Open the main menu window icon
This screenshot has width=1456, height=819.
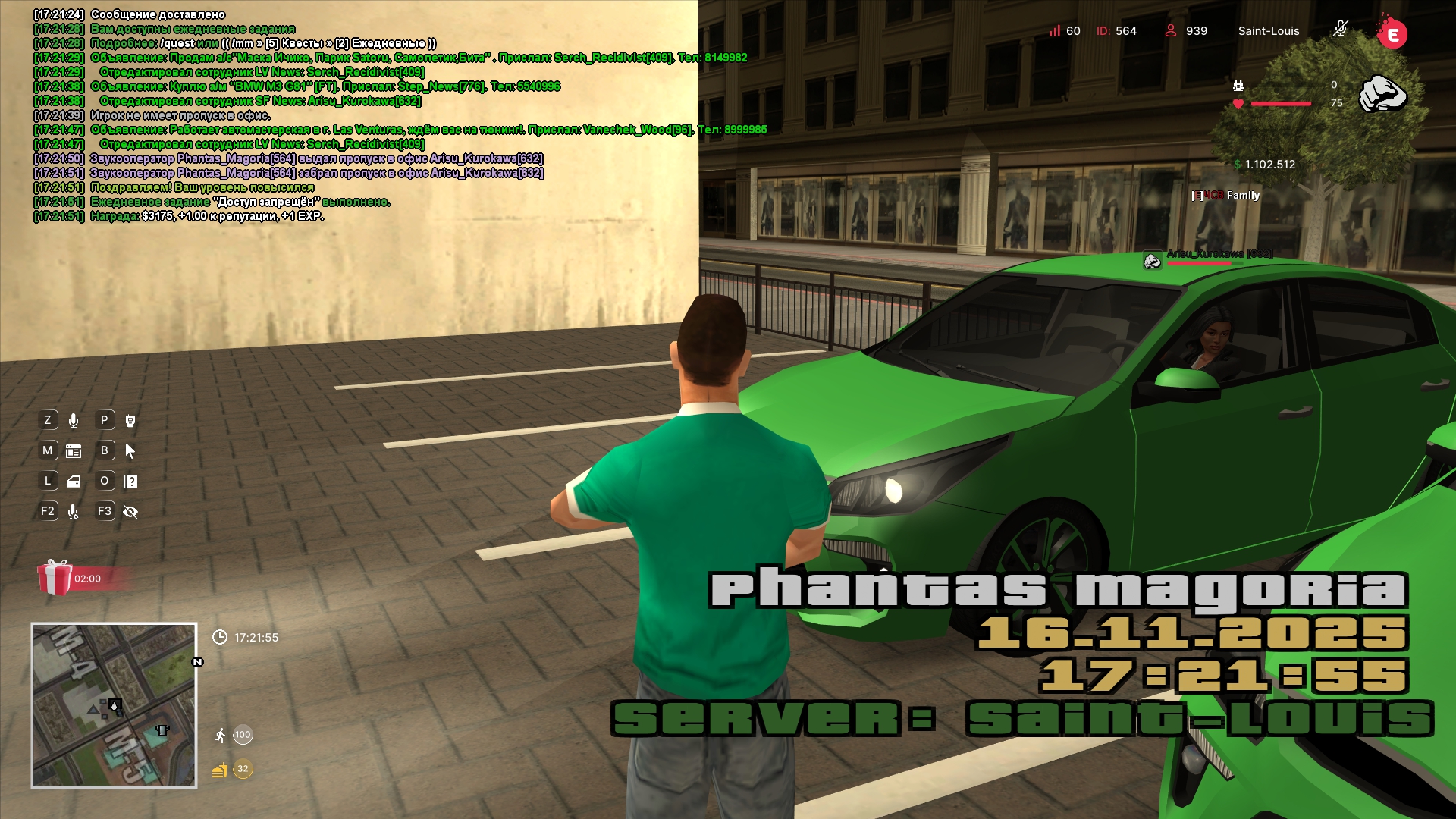click(74, 451)
